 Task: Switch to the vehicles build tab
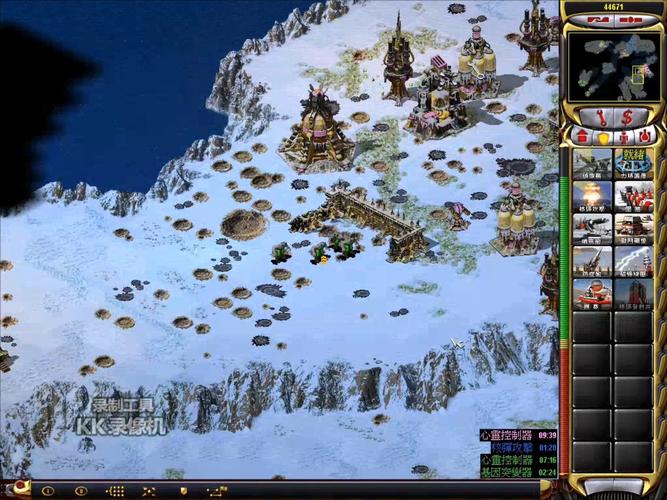click(x=645, y=136)
